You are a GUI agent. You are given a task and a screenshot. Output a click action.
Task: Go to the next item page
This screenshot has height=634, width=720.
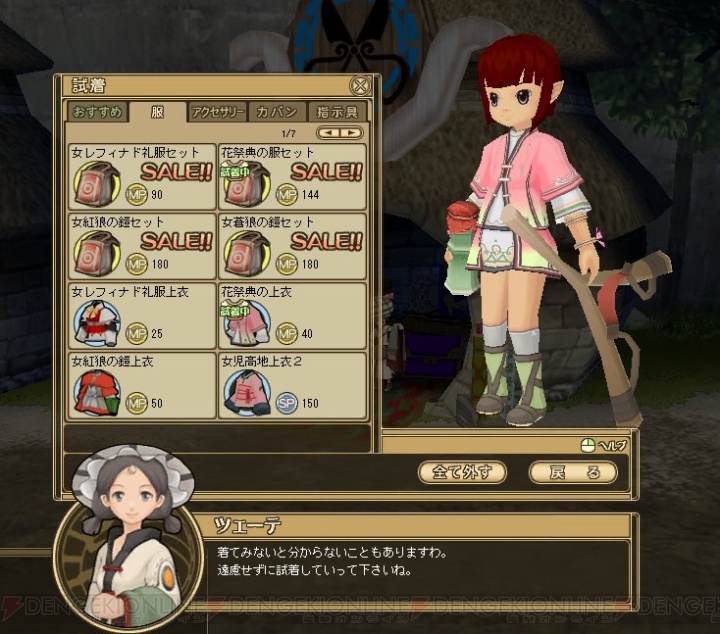click(x=352, y=132)
